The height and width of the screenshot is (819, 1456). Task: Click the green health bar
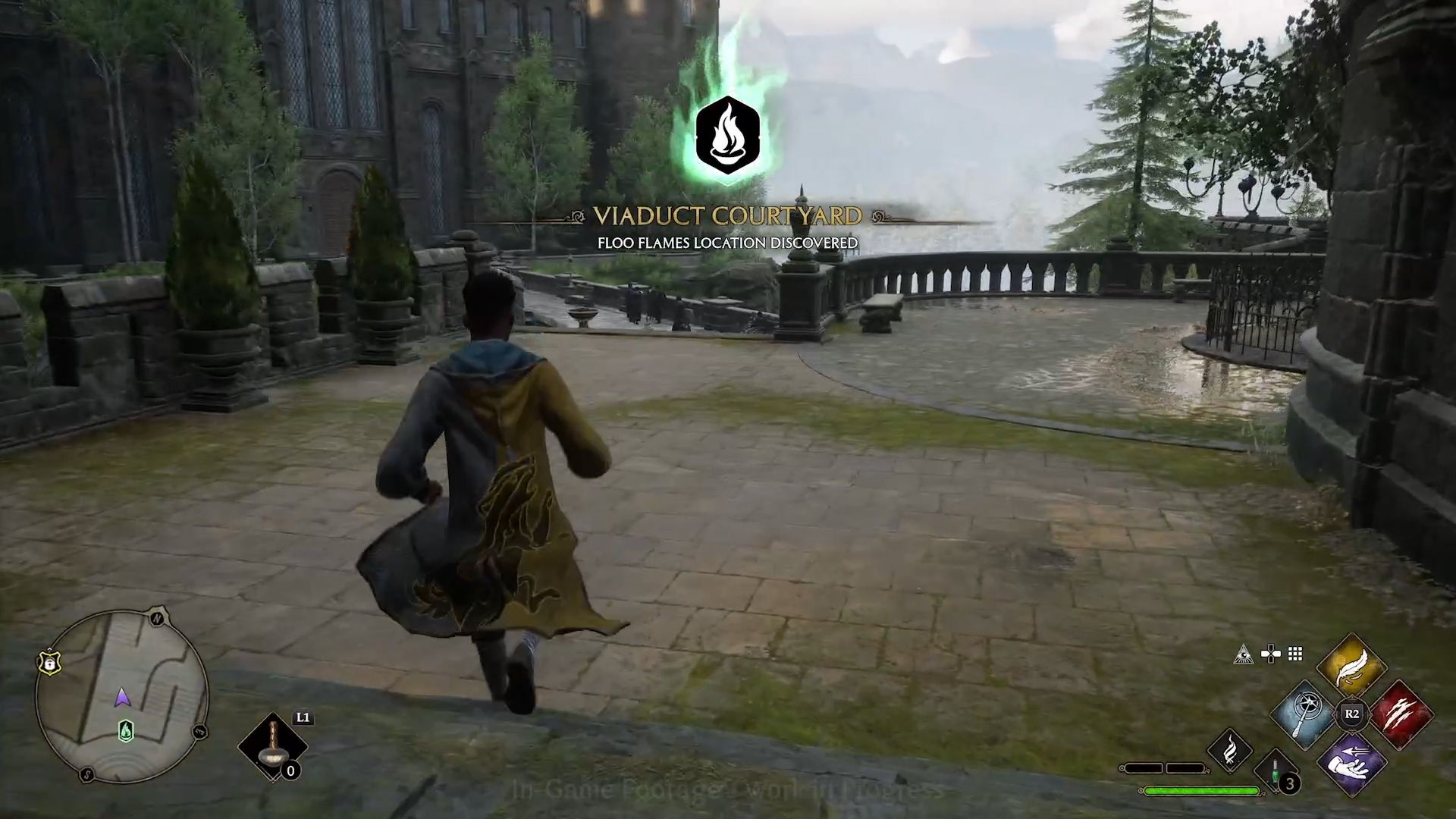pyautogui.click(x=1201, y=790)
